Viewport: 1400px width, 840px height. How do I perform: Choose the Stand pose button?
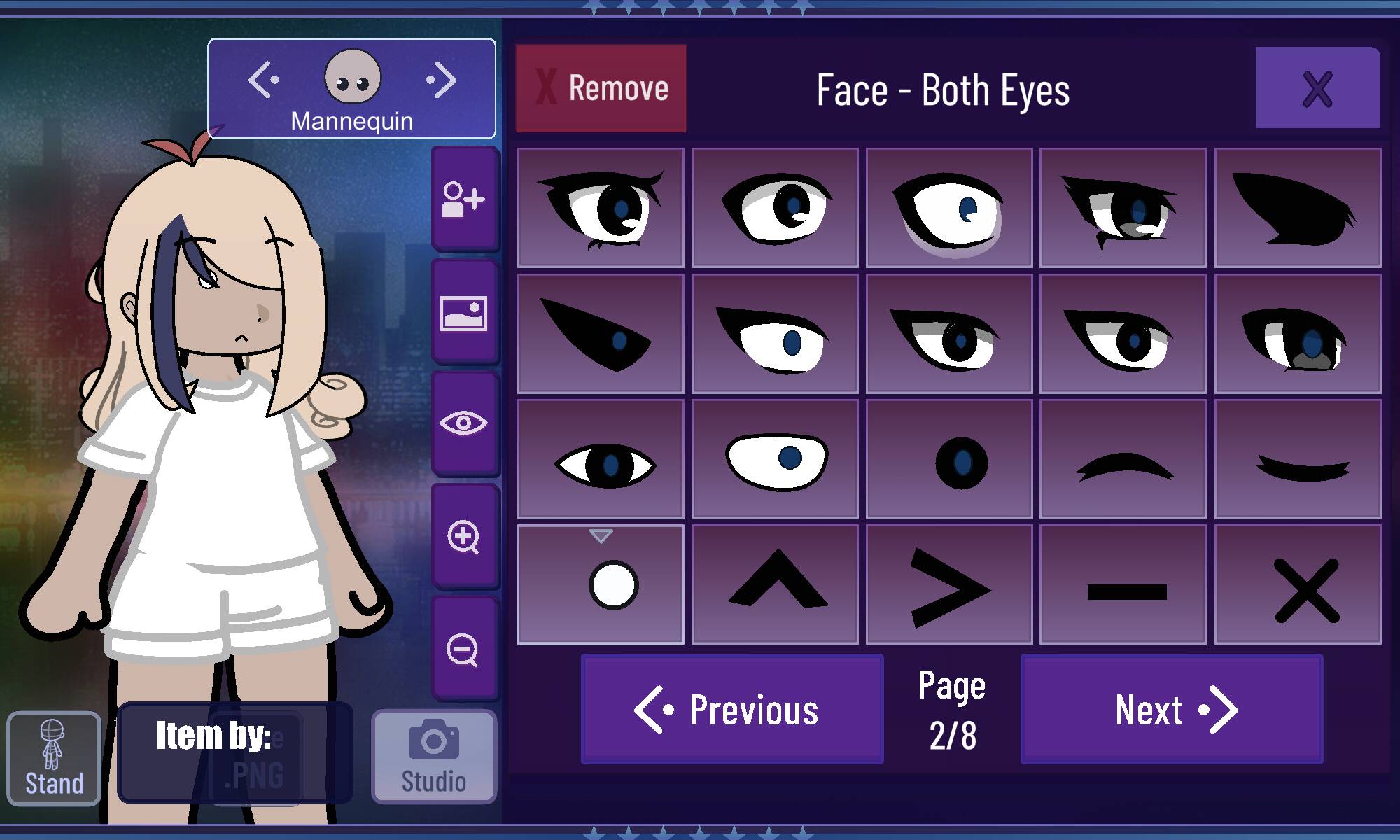tap(54, 759)
